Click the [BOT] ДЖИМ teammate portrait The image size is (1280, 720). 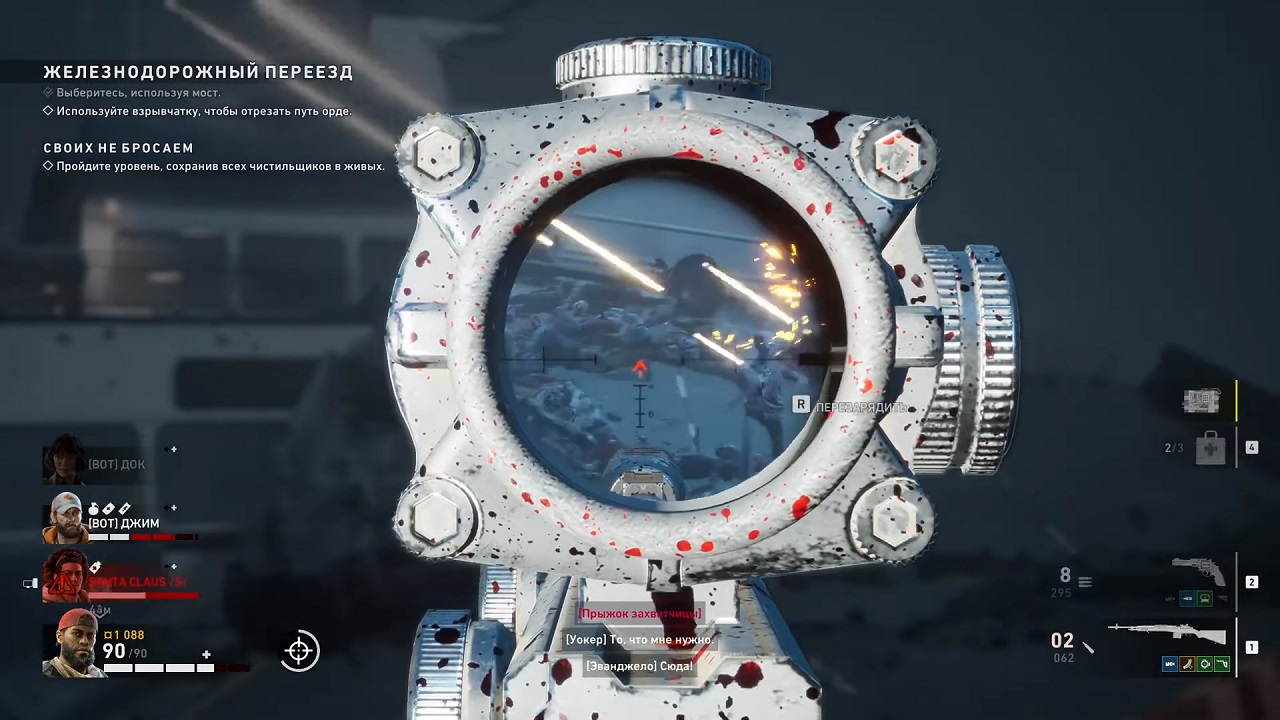(x=65, y=518)
